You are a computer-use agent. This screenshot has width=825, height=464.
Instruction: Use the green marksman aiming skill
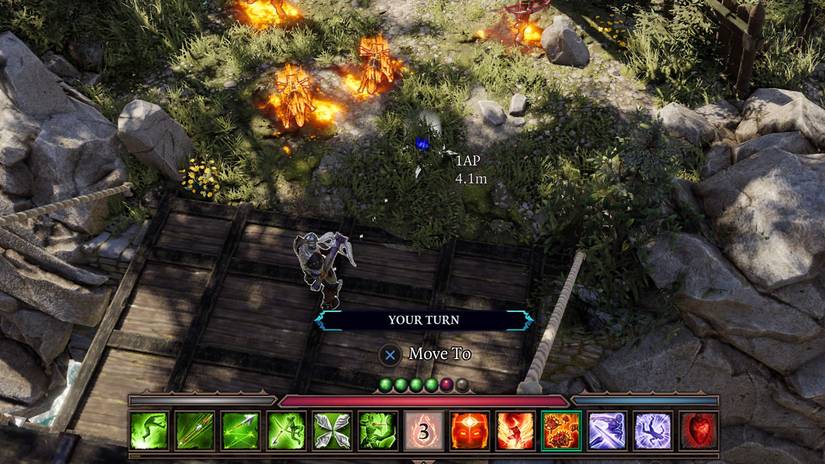click(378, 430)
